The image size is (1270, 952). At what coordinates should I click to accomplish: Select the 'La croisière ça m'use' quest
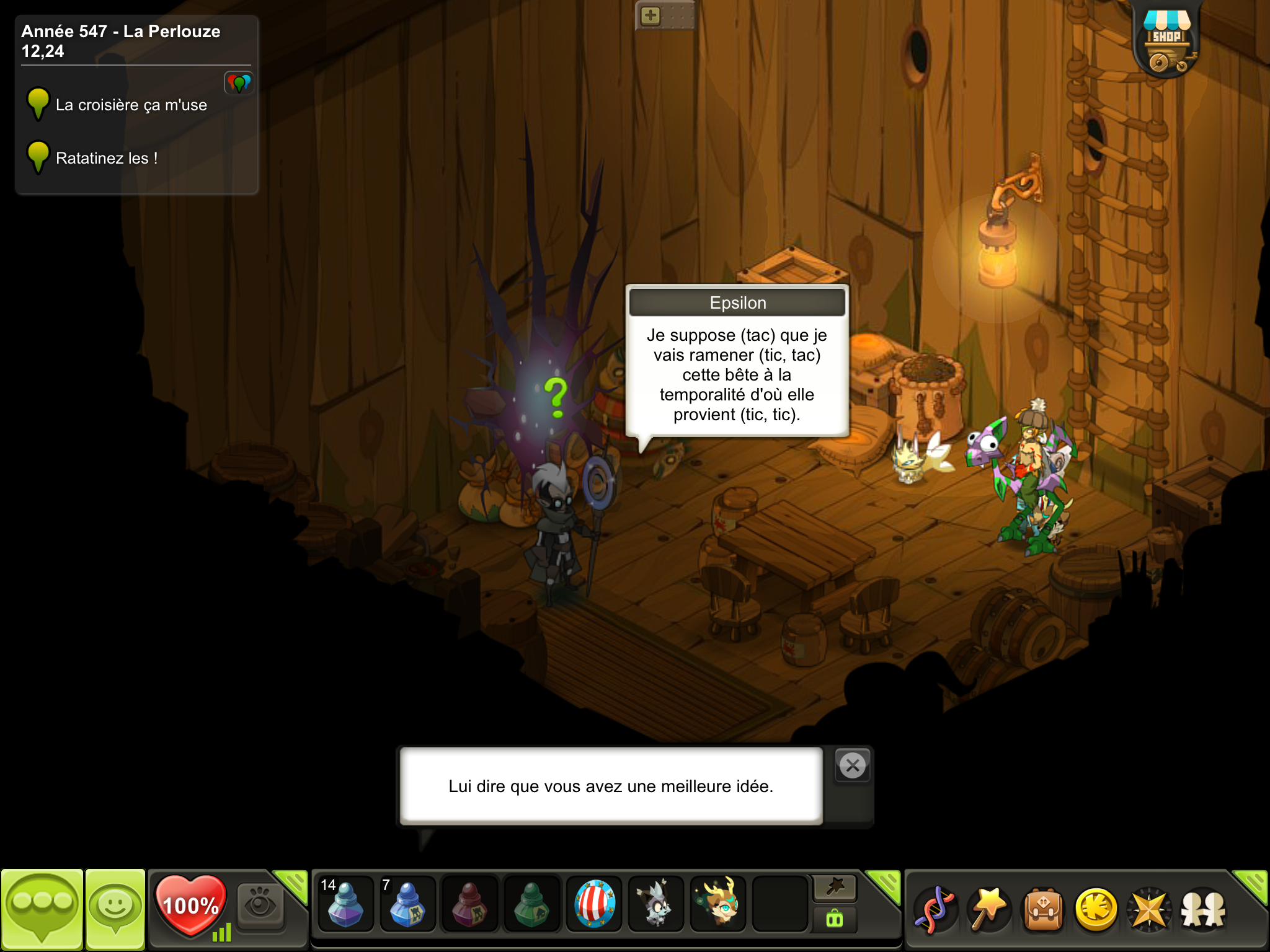pyautogui.click(x=131, y=105)
